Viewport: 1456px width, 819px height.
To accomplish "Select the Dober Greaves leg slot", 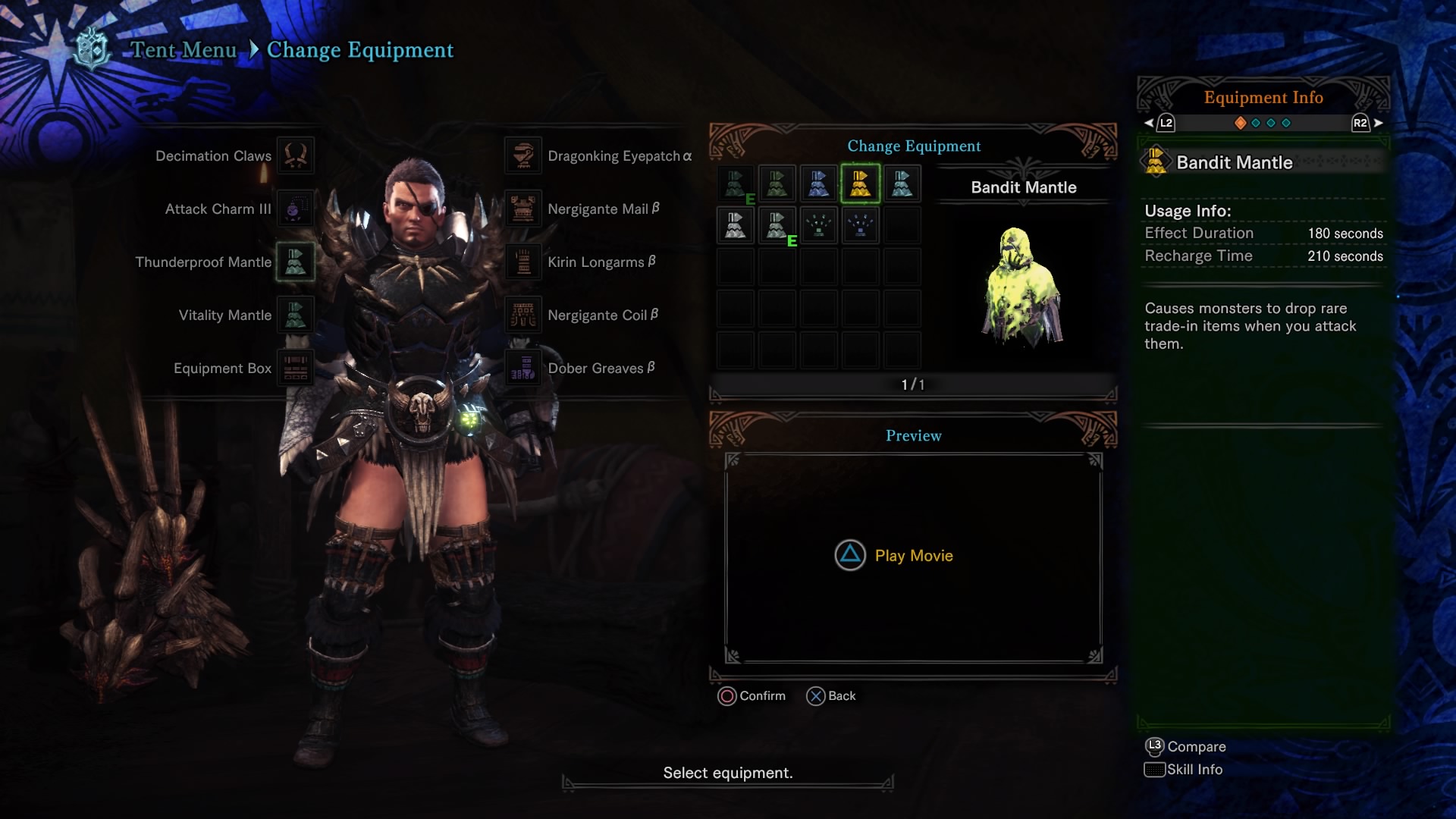I will click(523, 368).
